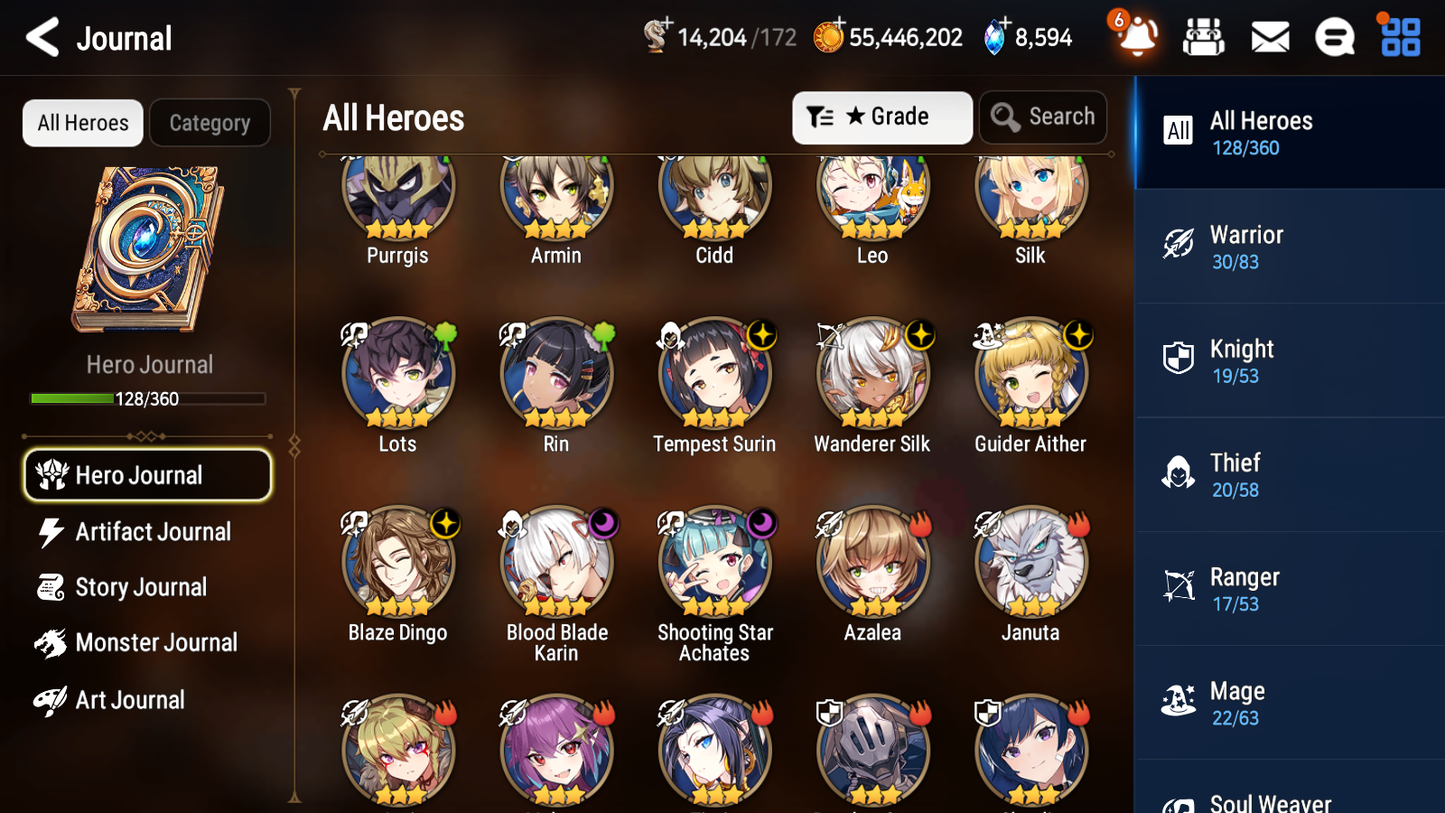Switch to the Category tab
Screen dimensions: 1445x813
click(210, 122)
